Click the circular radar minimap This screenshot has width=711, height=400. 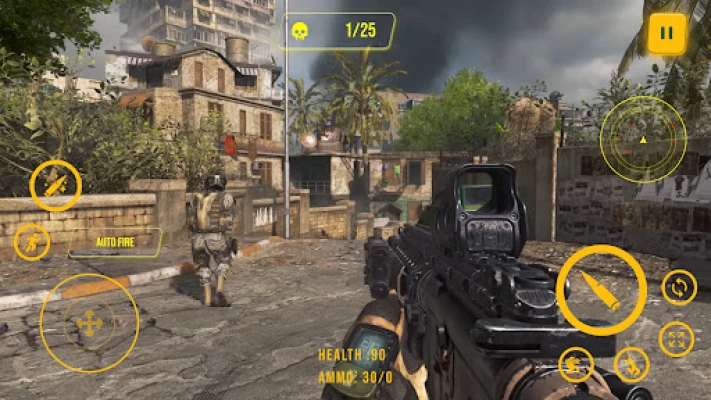(643, 139)
